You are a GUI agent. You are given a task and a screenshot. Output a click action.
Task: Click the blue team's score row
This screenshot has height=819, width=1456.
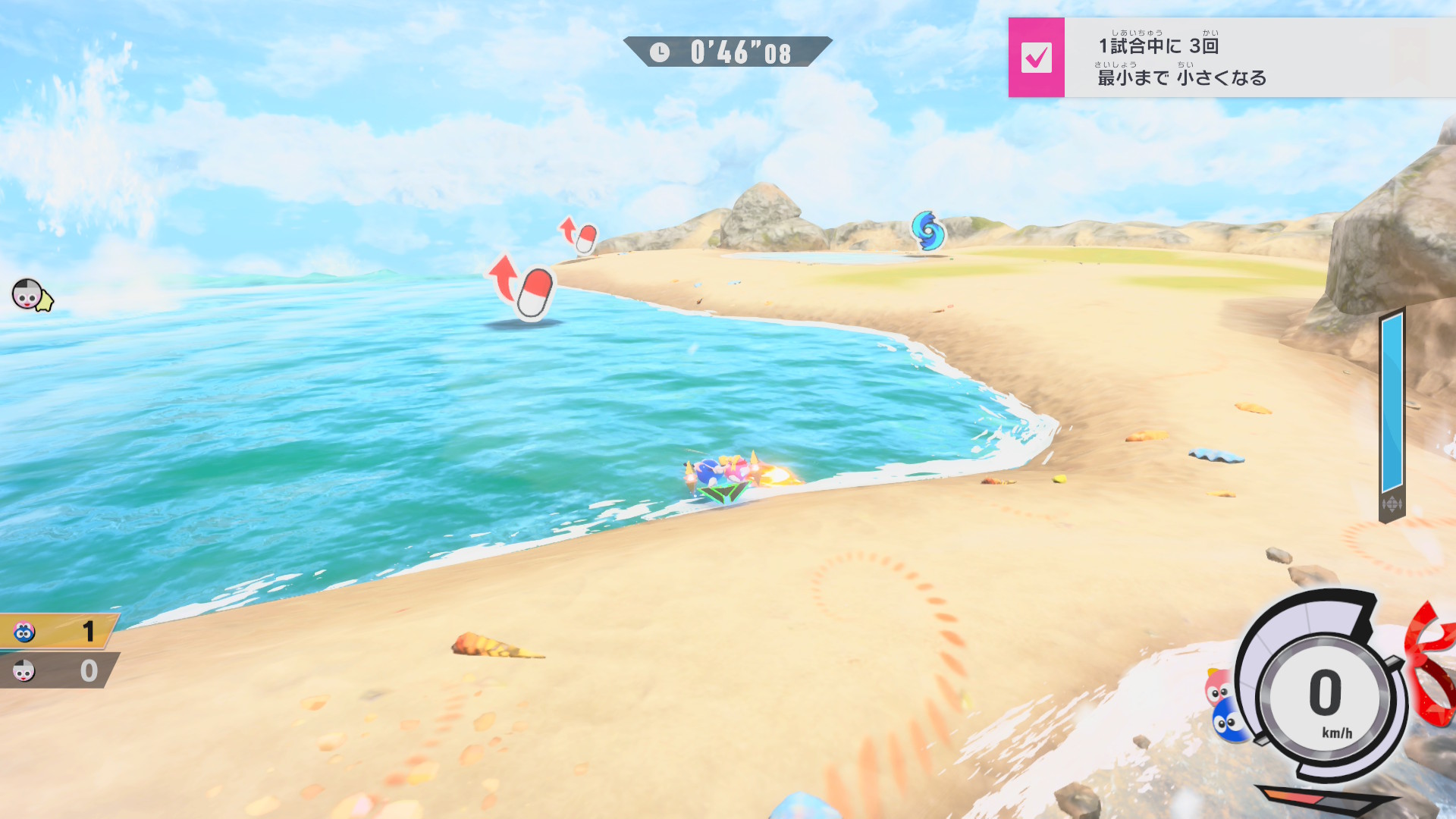point(58,631)
